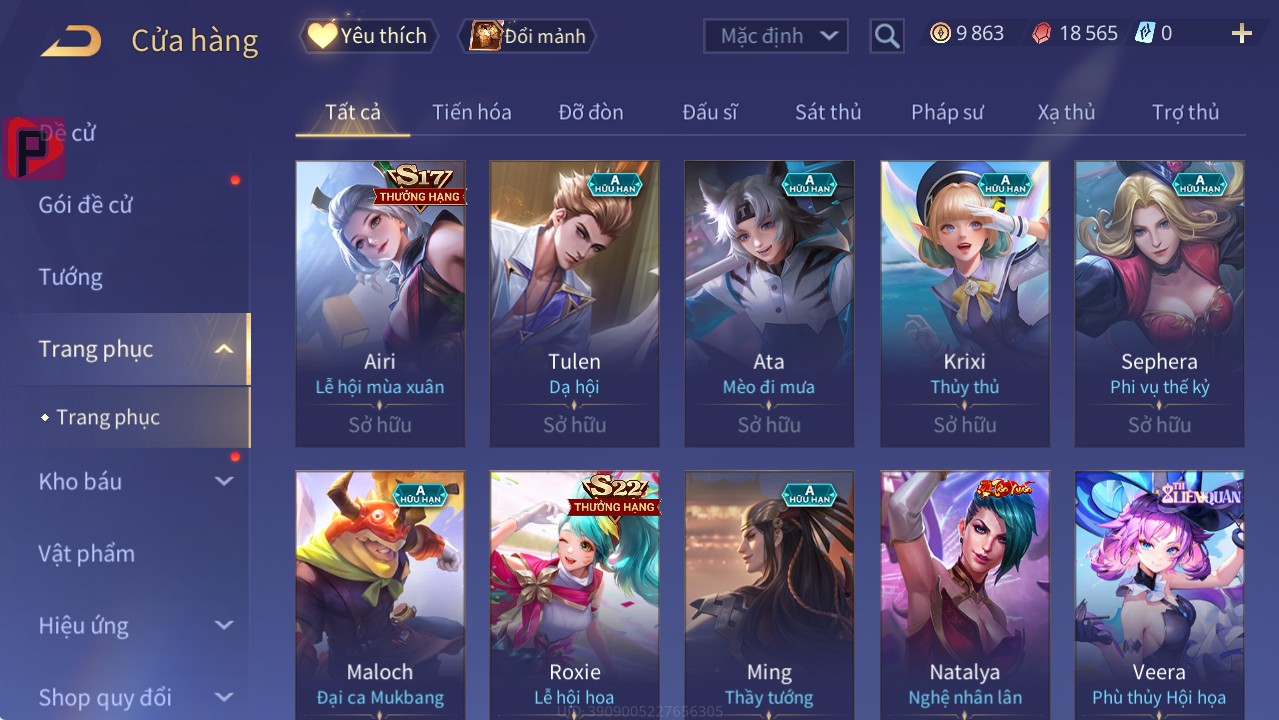Viewport: 1279px width, 720px height.
Task: Open the Yêu thích favorites list
Action: coord(369,36)
